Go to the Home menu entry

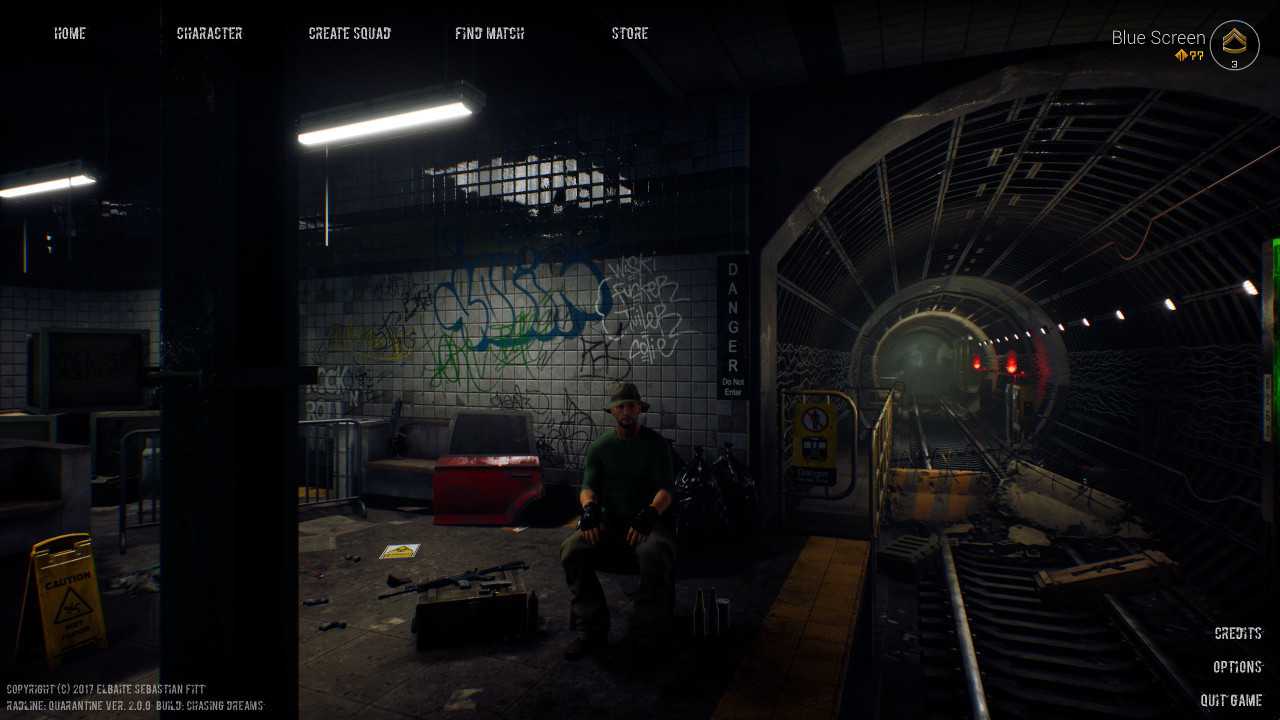point(70,33)
